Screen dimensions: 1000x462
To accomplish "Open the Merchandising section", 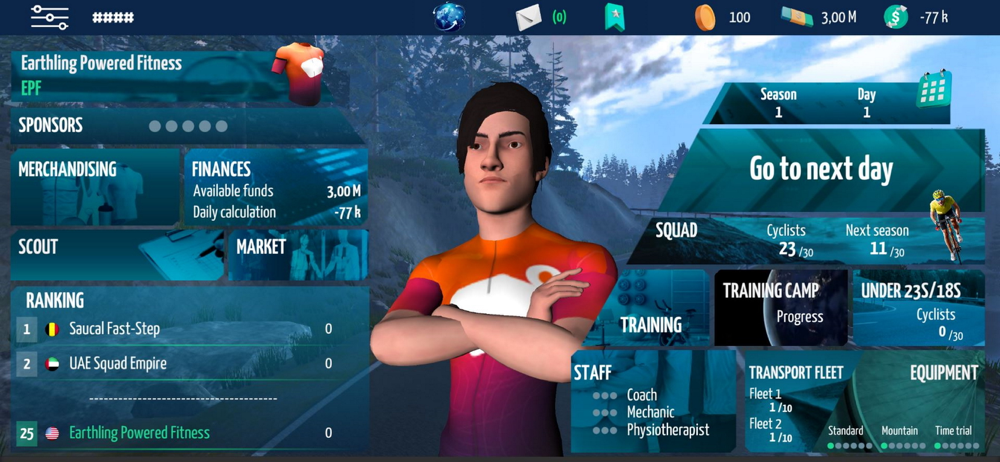I will pyautogui.click(x=95, y=188).
